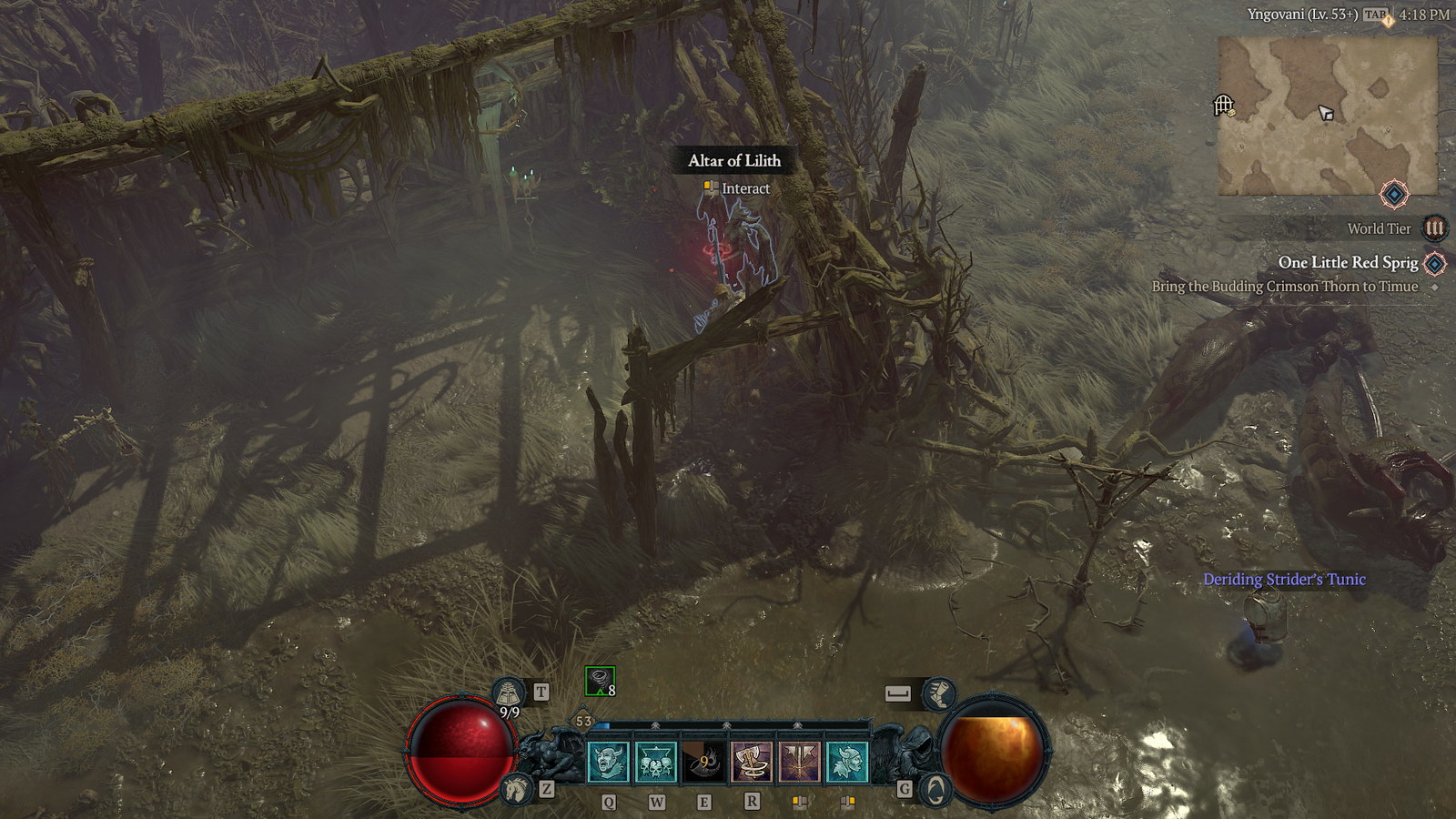The height and width of the screenshot is (819, 1456).
Task: Summon your mount with the horse icon
Action: coord(515,790)
